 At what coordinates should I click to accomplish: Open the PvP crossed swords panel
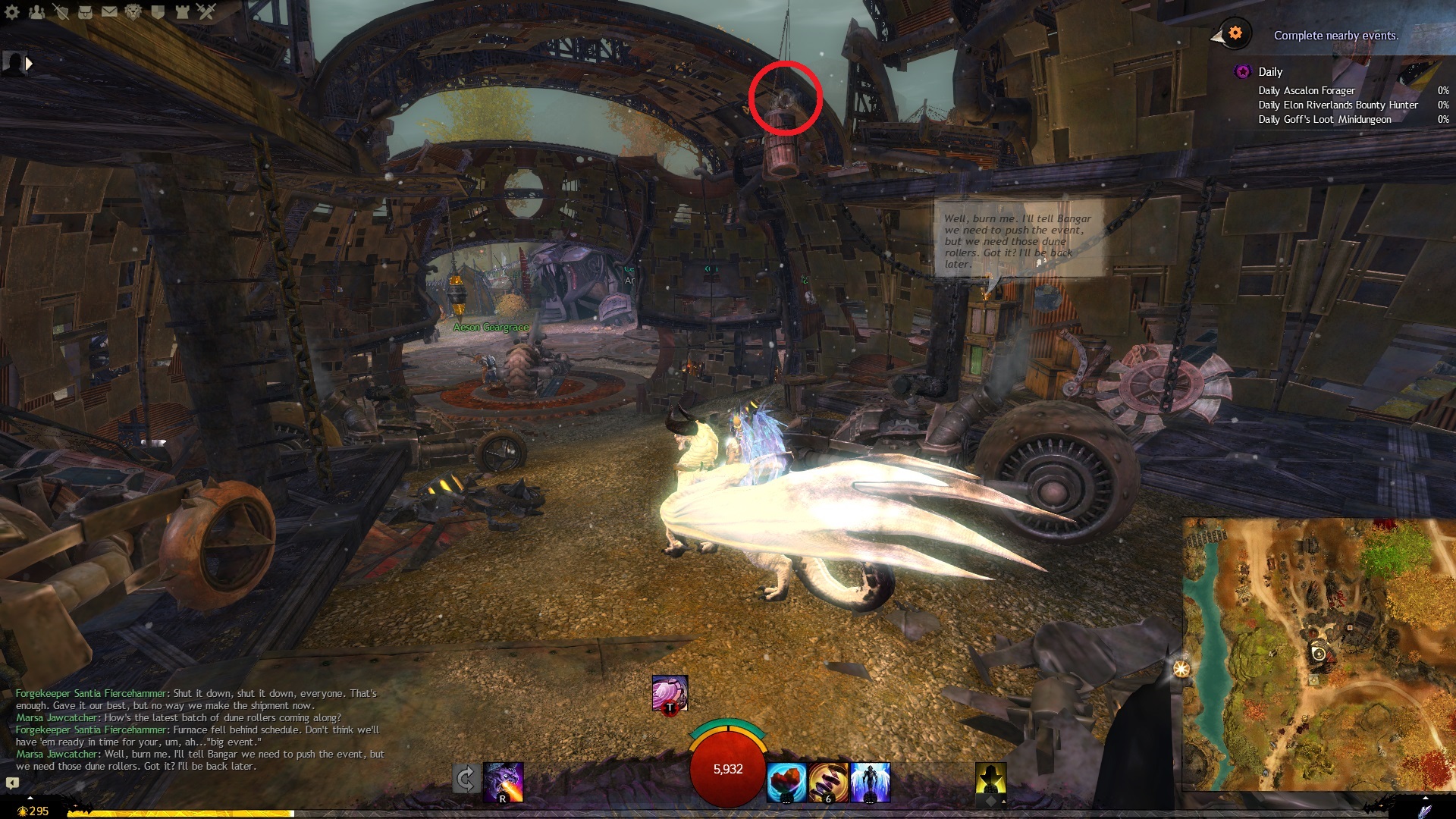pyautogui.click(x=206, y=11)
